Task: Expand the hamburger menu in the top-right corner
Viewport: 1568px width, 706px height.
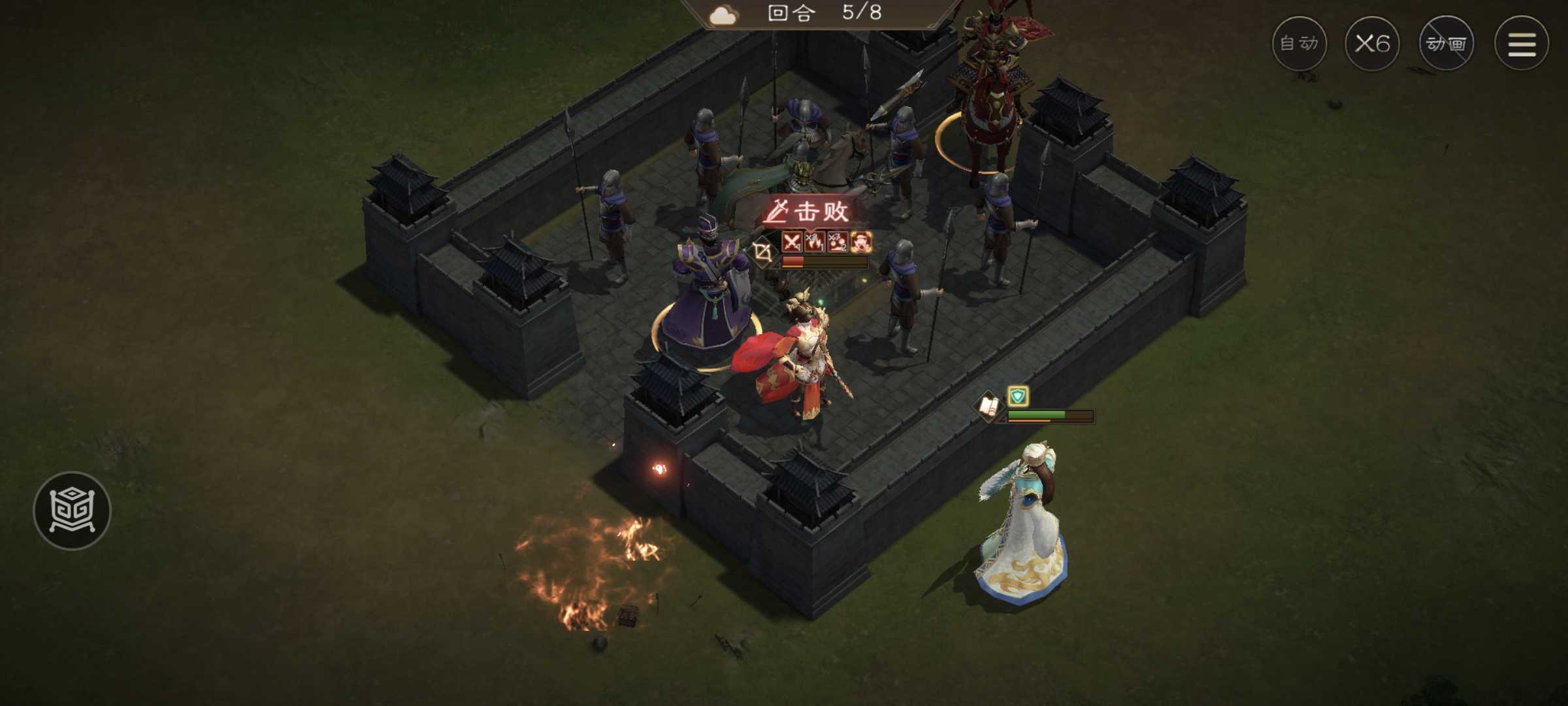Action: click(x=1522, y=44)
